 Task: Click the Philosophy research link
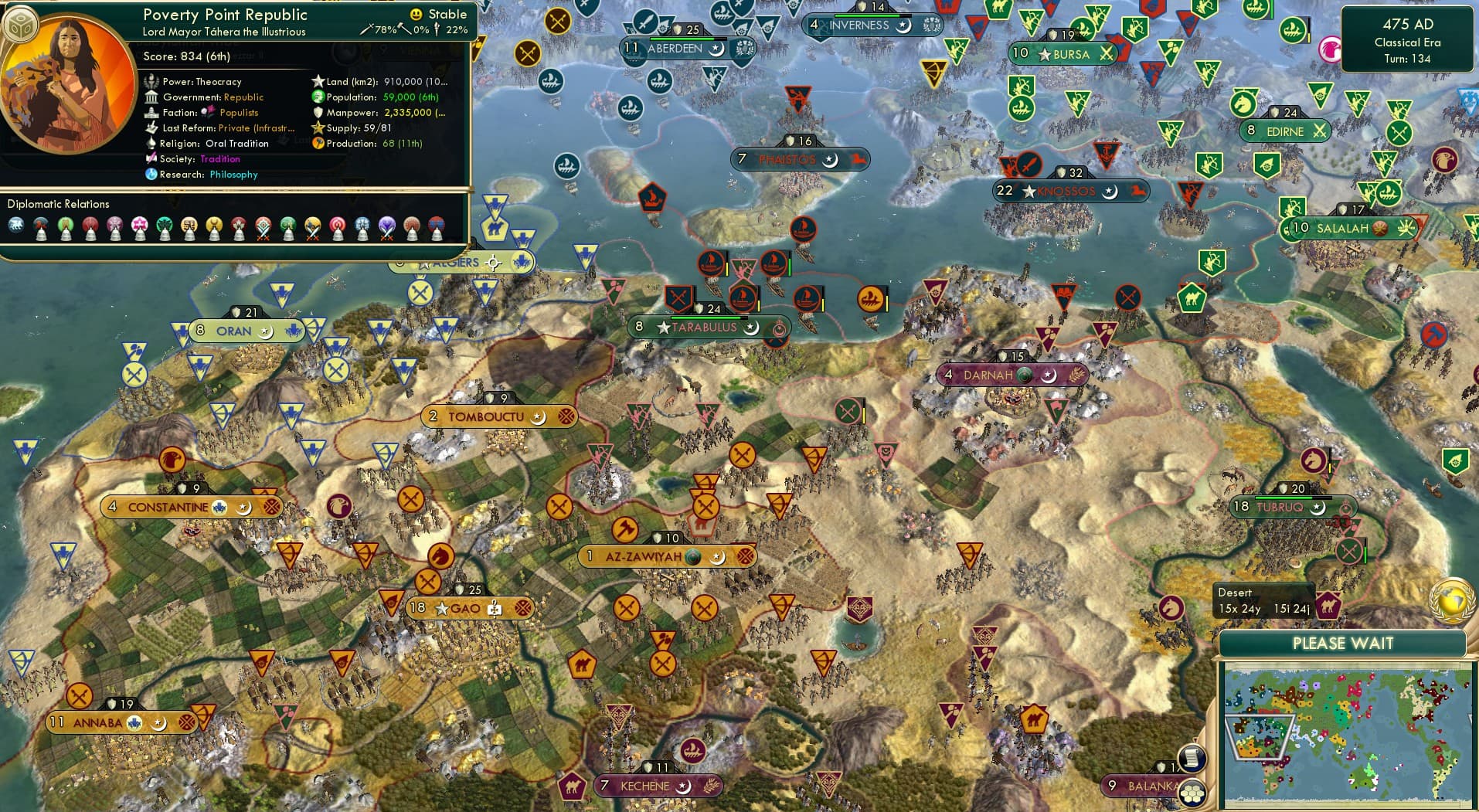[x=233, y=175]
